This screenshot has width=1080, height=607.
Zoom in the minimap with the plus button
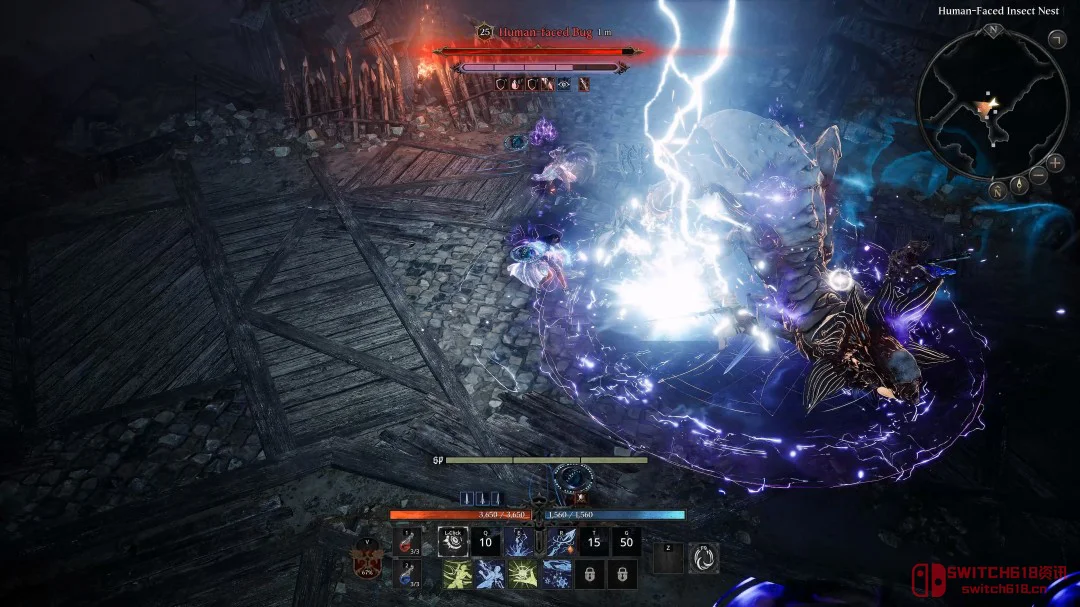1055,163
